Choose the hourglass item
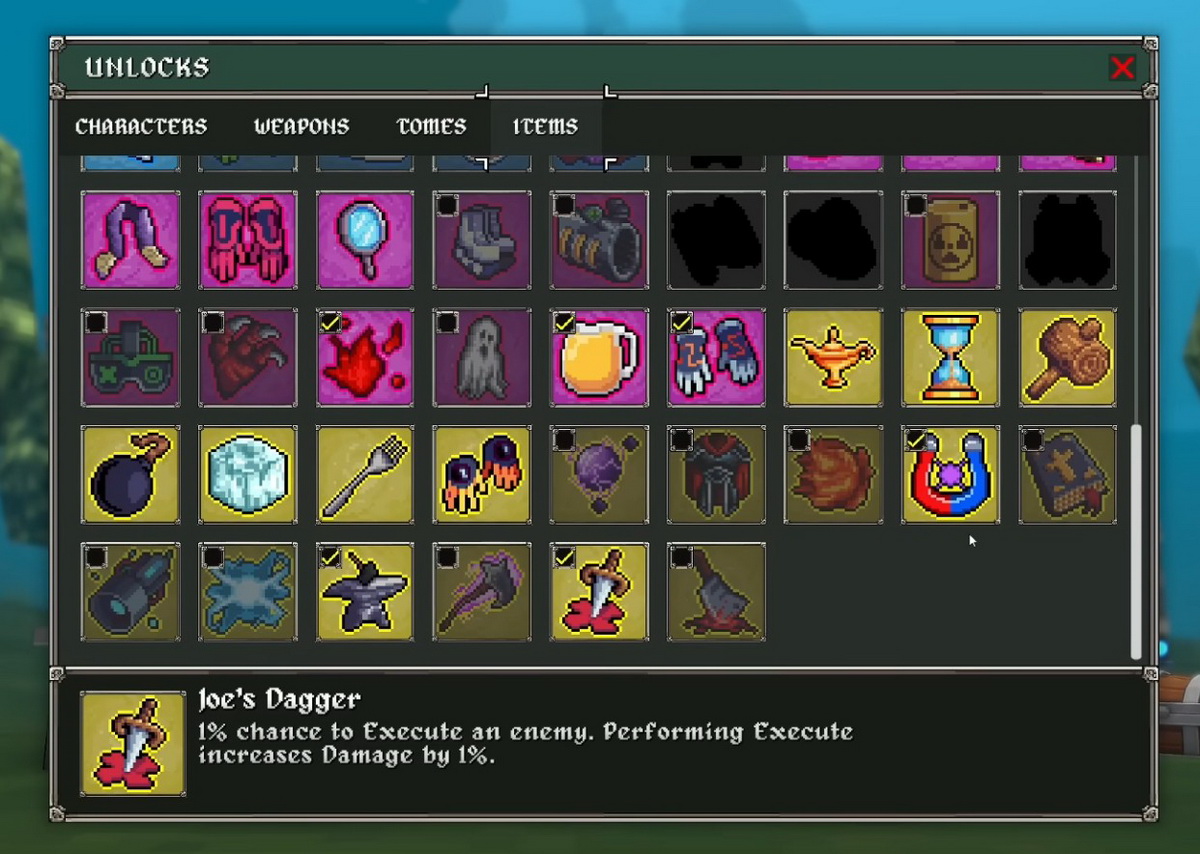 pyautogui.click(x=950, y=357)
